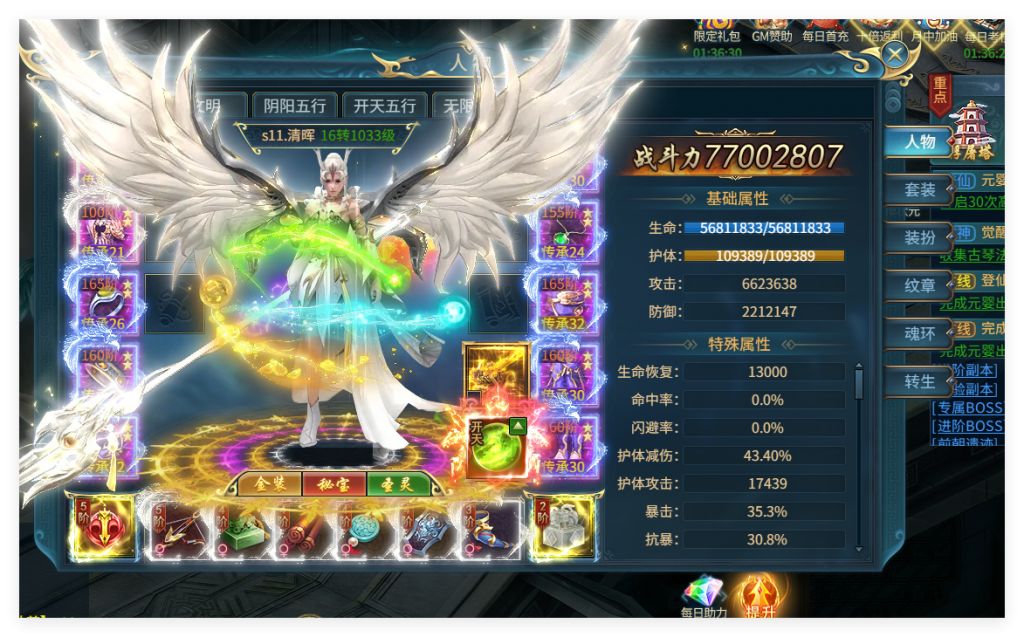The image size is (1024, 637).
Task: Choose the 圣灵 equipment button
Action: [x=398, y=485]
